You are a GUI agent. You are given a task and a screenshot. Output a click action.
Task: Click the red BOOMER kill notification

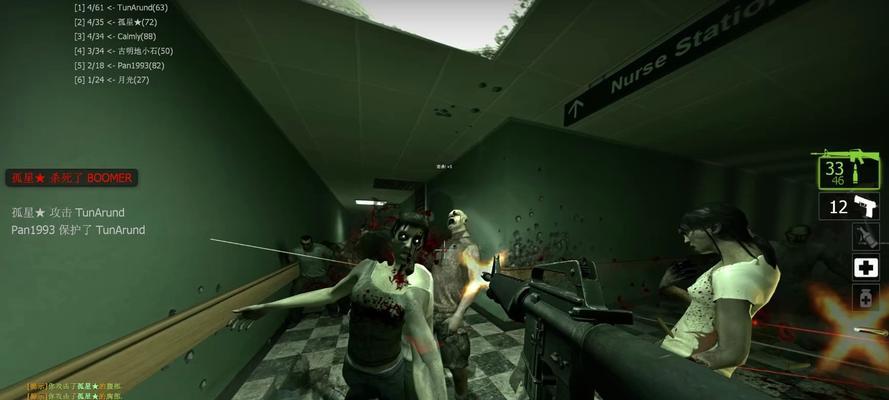click(71, 178)
